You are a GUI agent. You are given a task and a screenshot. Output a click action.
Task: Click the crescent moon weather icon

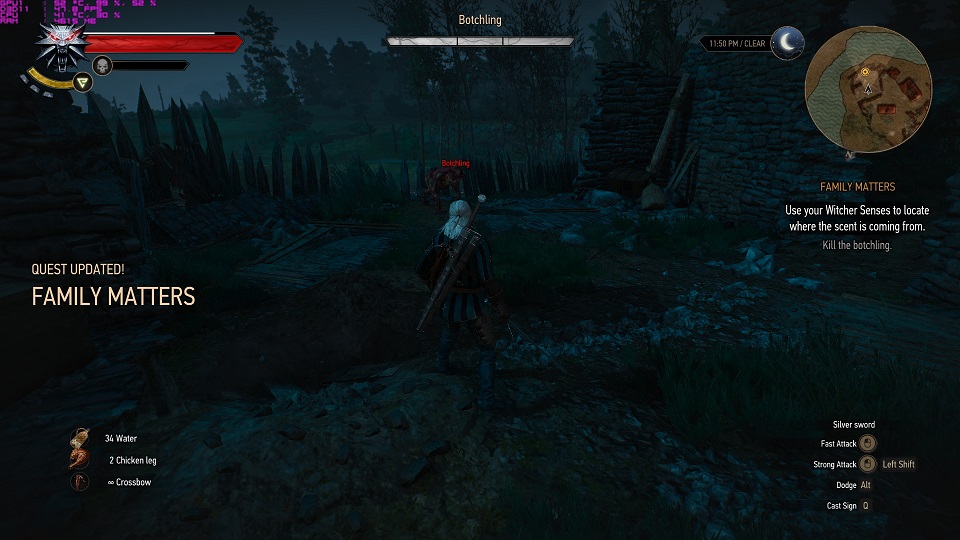coord(788,42)
